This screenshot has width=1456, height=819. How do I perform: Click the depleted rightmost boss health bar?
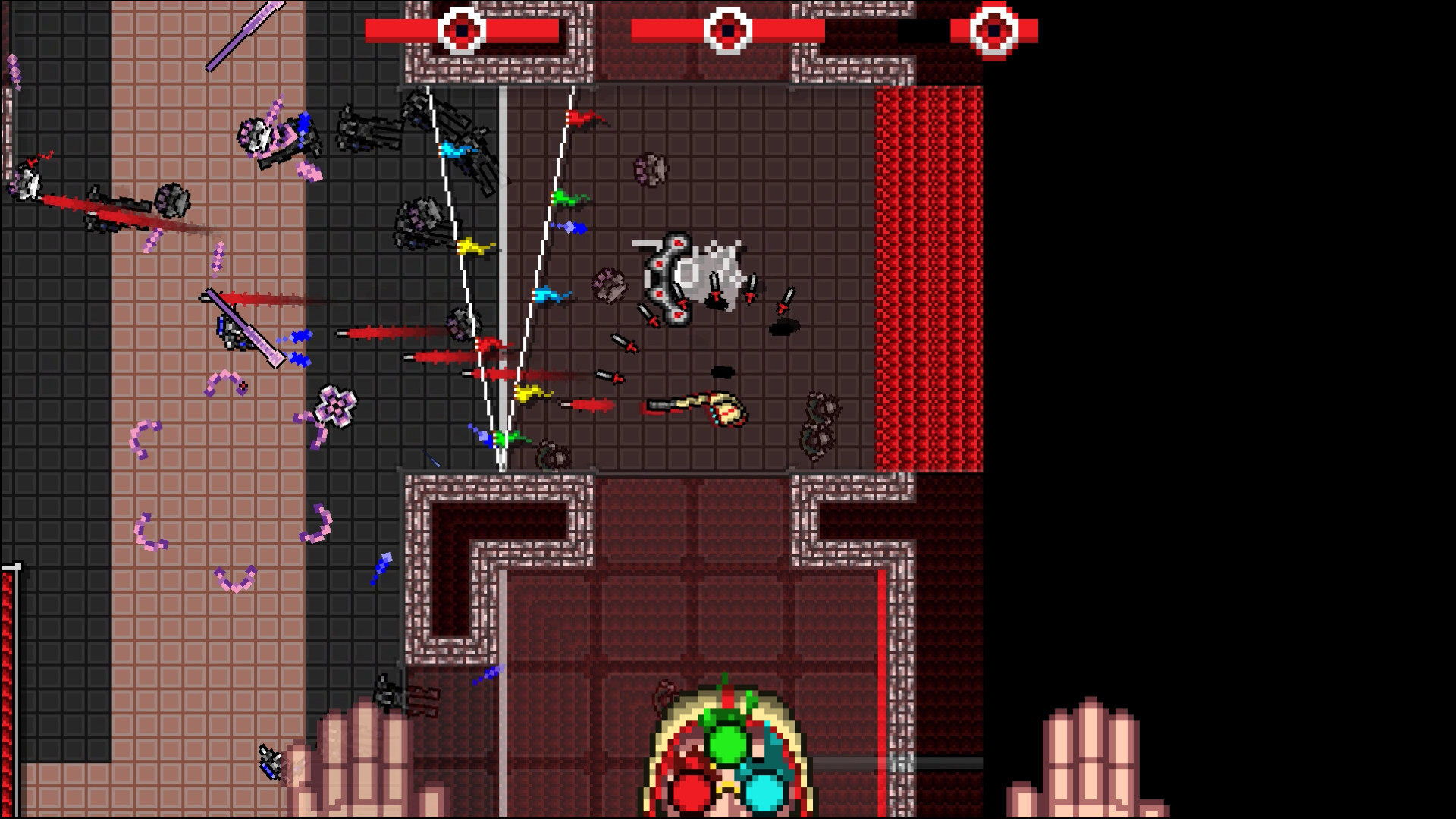click(921, 30)
